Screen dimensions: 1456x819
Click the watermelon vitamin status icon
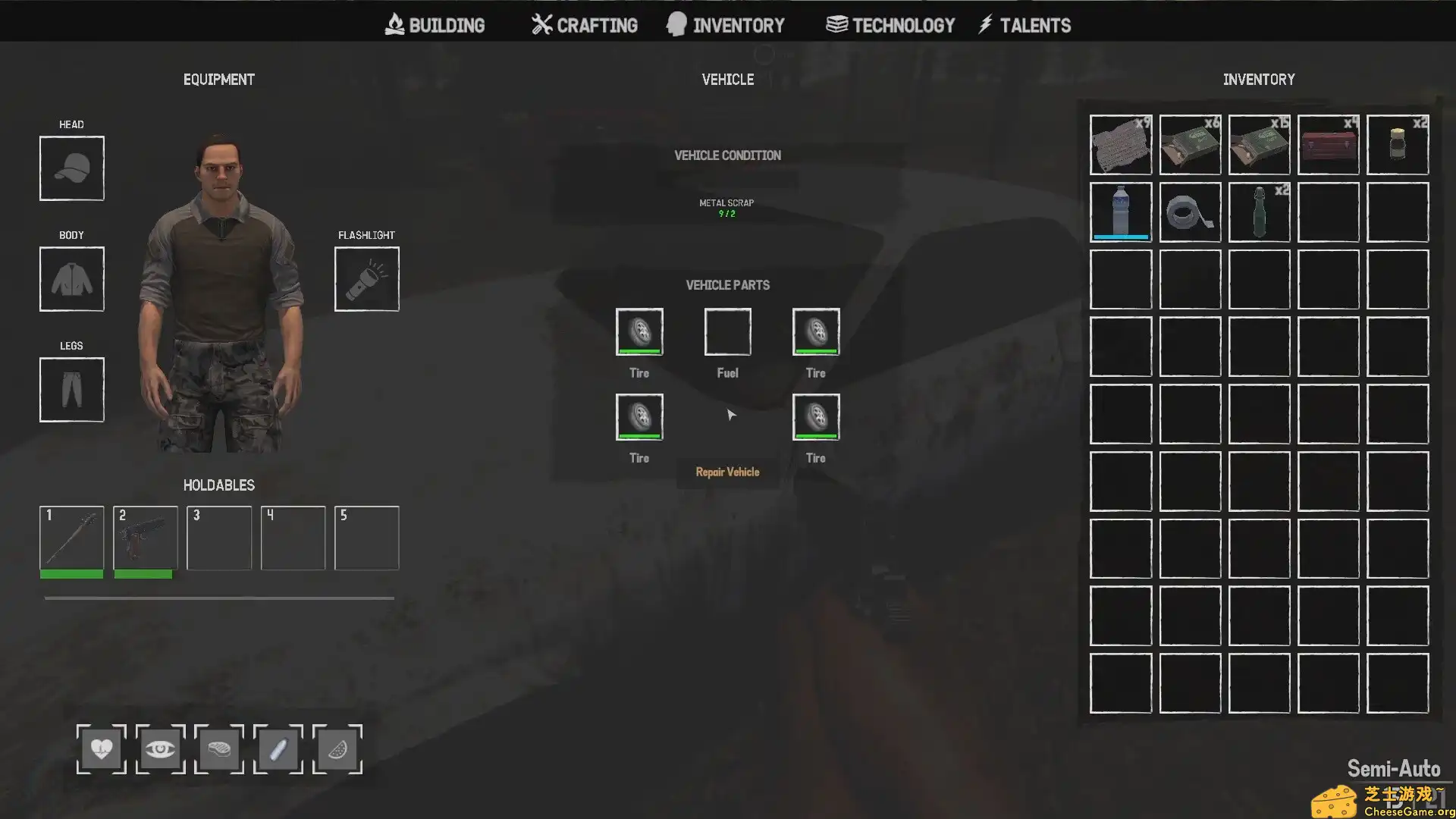pos(337,749)
